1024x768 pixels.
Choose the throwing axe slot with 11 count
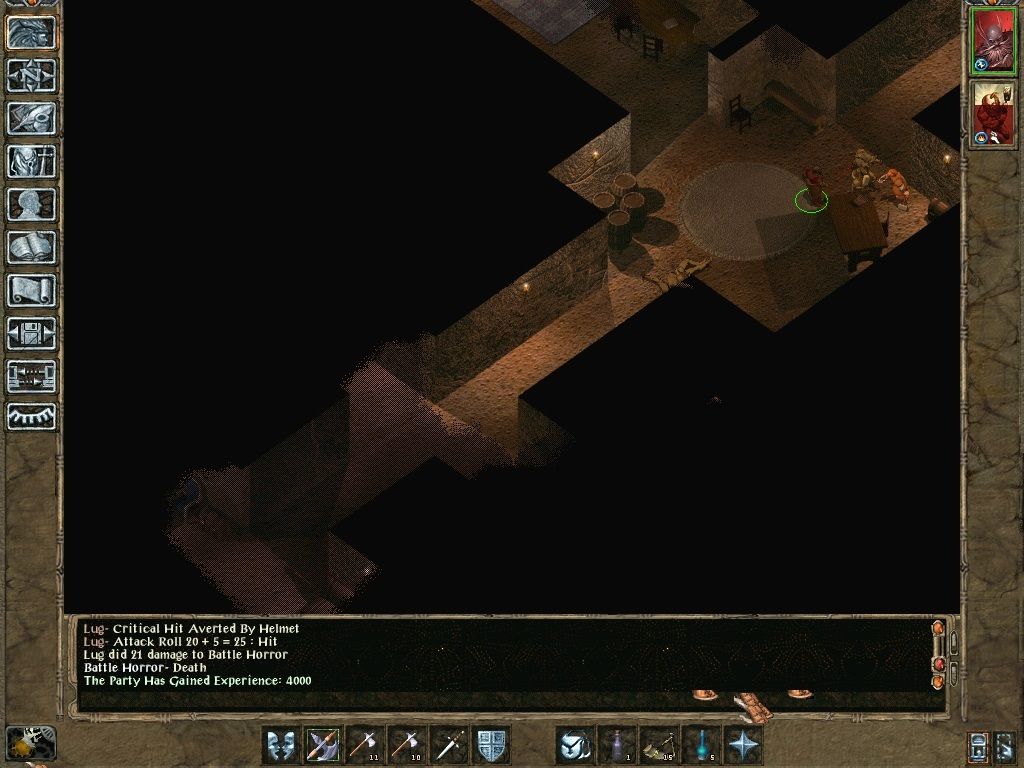point(365,745)
